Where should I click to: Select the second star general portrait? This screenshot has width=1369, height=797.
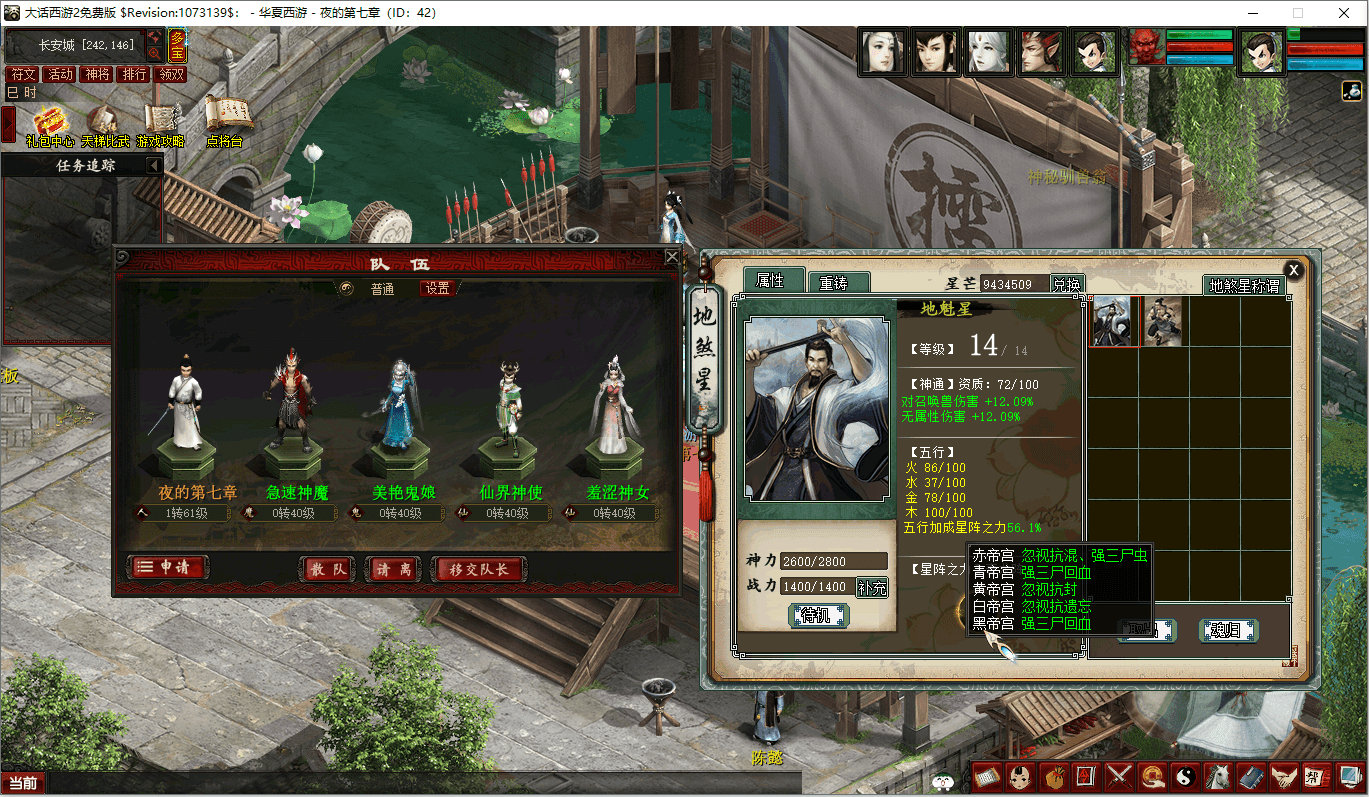(1163, 321)
